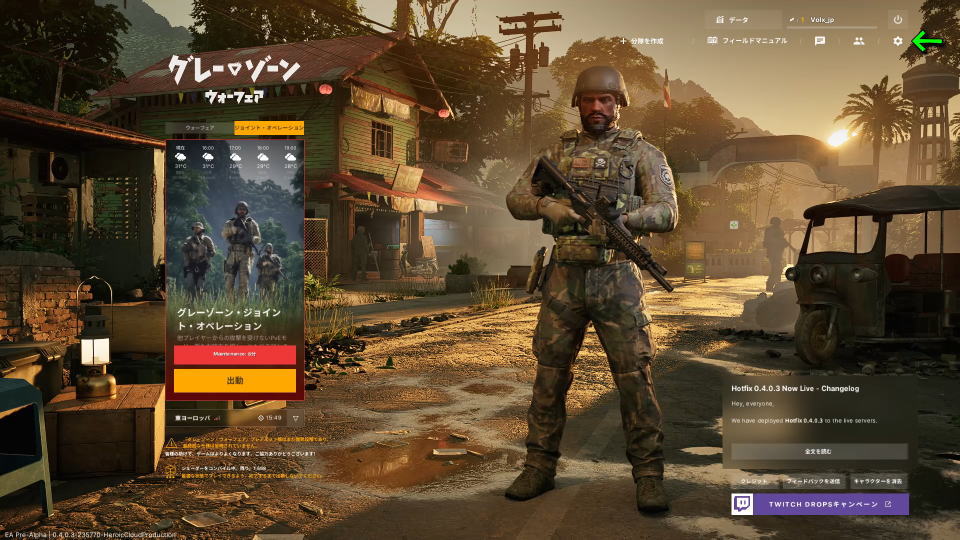Select the ジョイント・オペレーション tab

[268, 128]
